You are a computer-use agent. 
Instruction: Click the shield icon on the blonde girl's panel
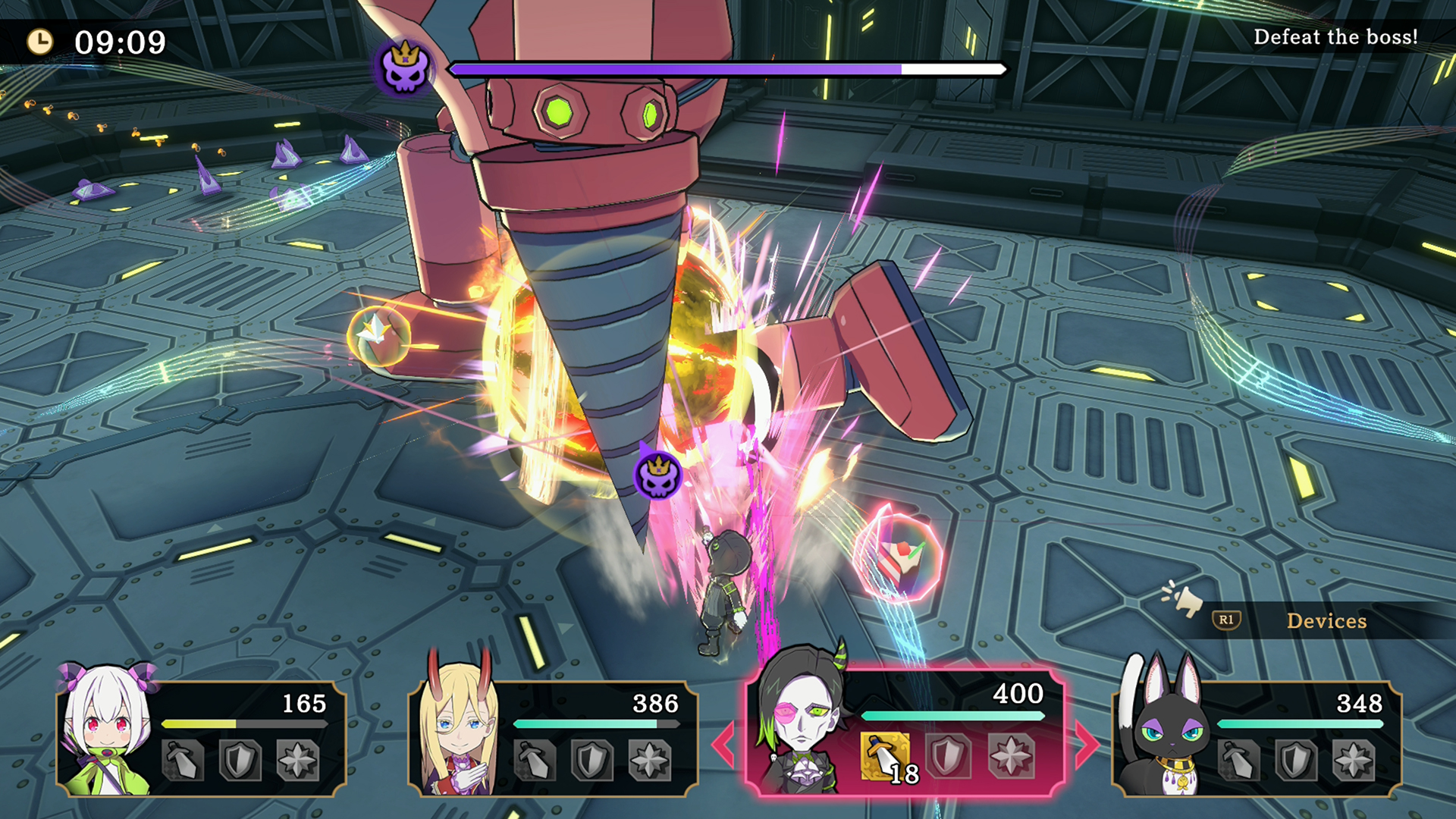point(592,760)
